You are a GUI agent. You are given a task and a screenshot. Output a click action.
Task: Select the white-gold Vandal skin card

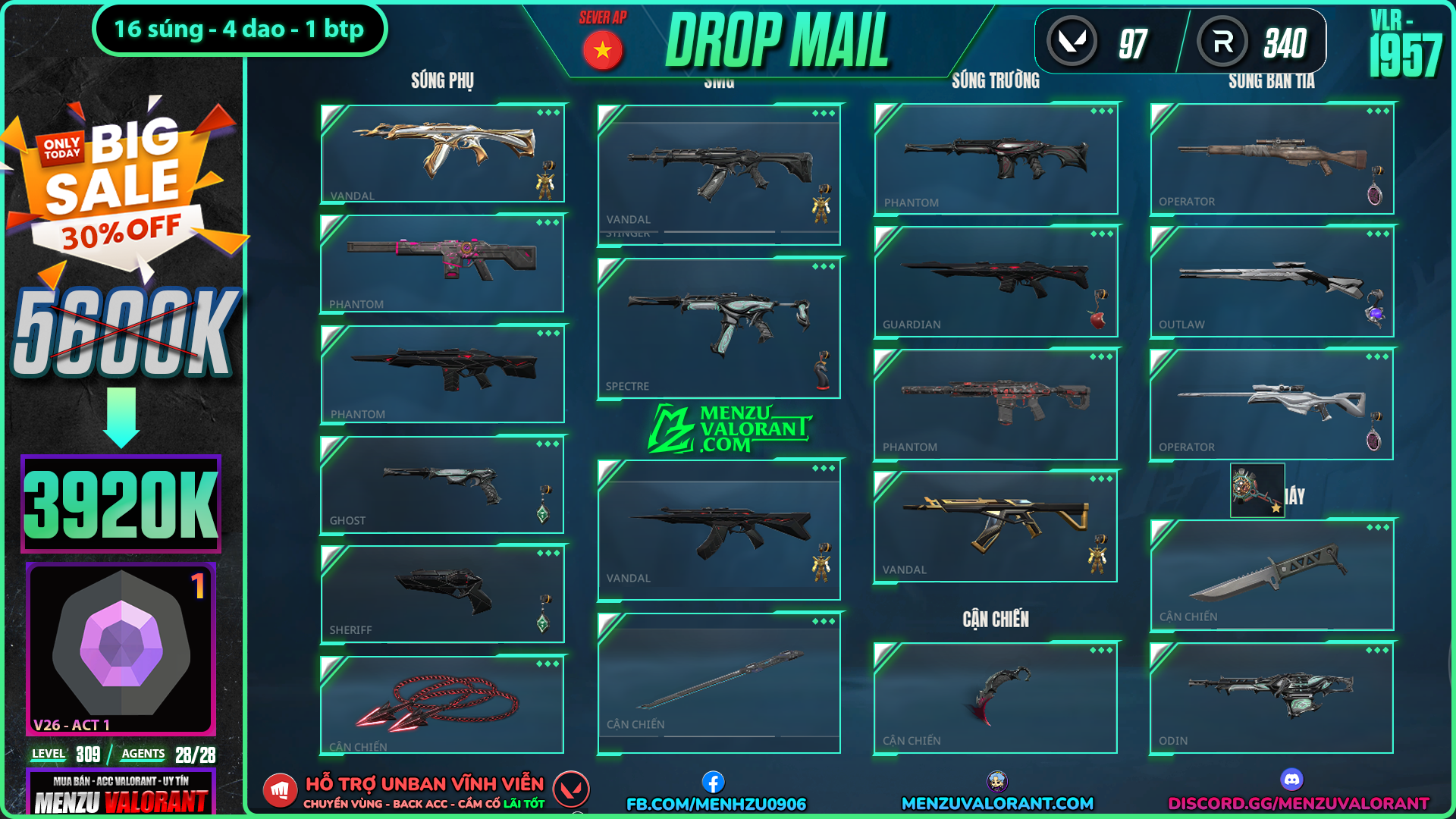(443, 153)
